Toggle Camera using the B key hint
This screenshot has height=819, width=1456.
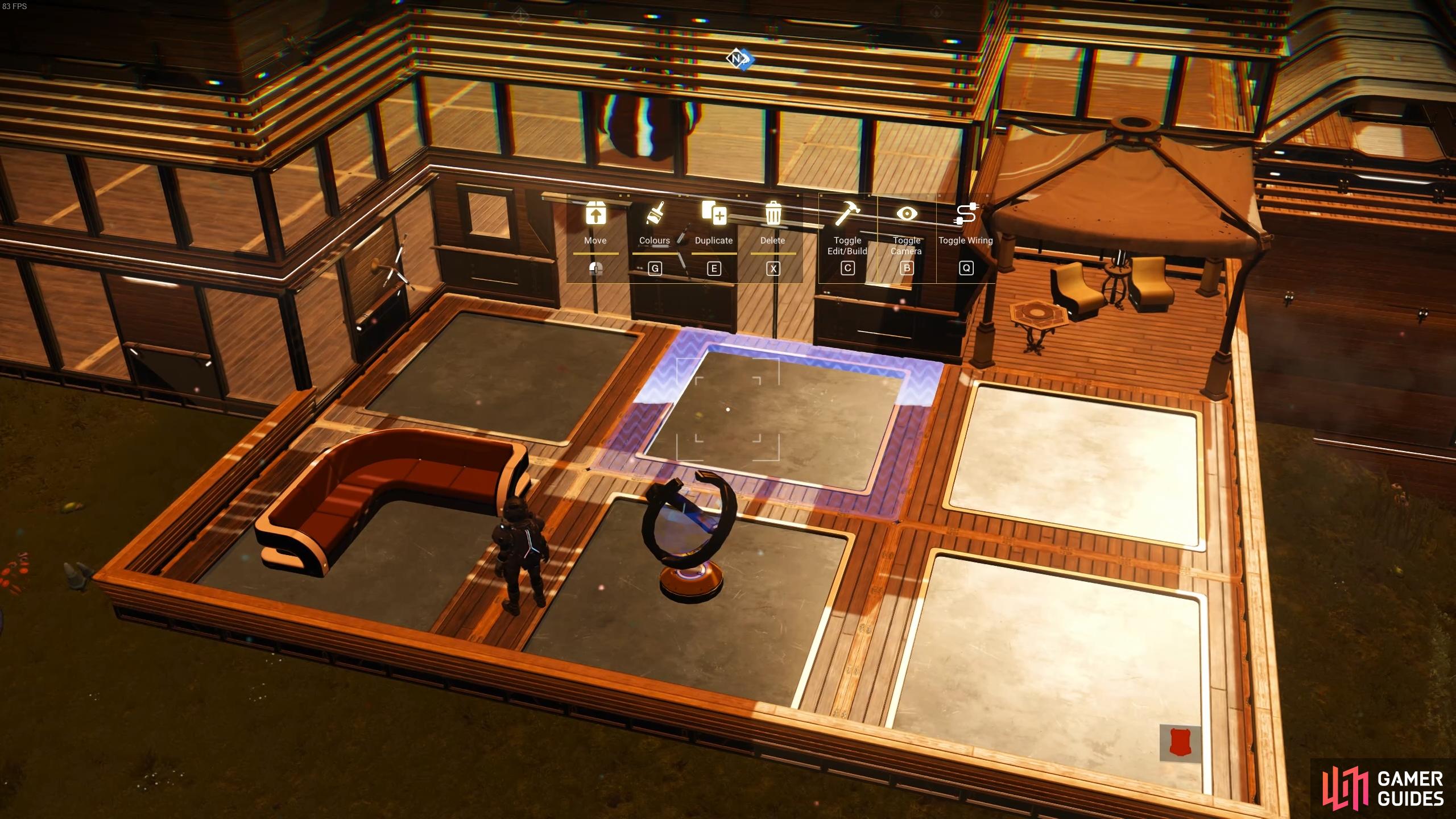tap(906, 268)
